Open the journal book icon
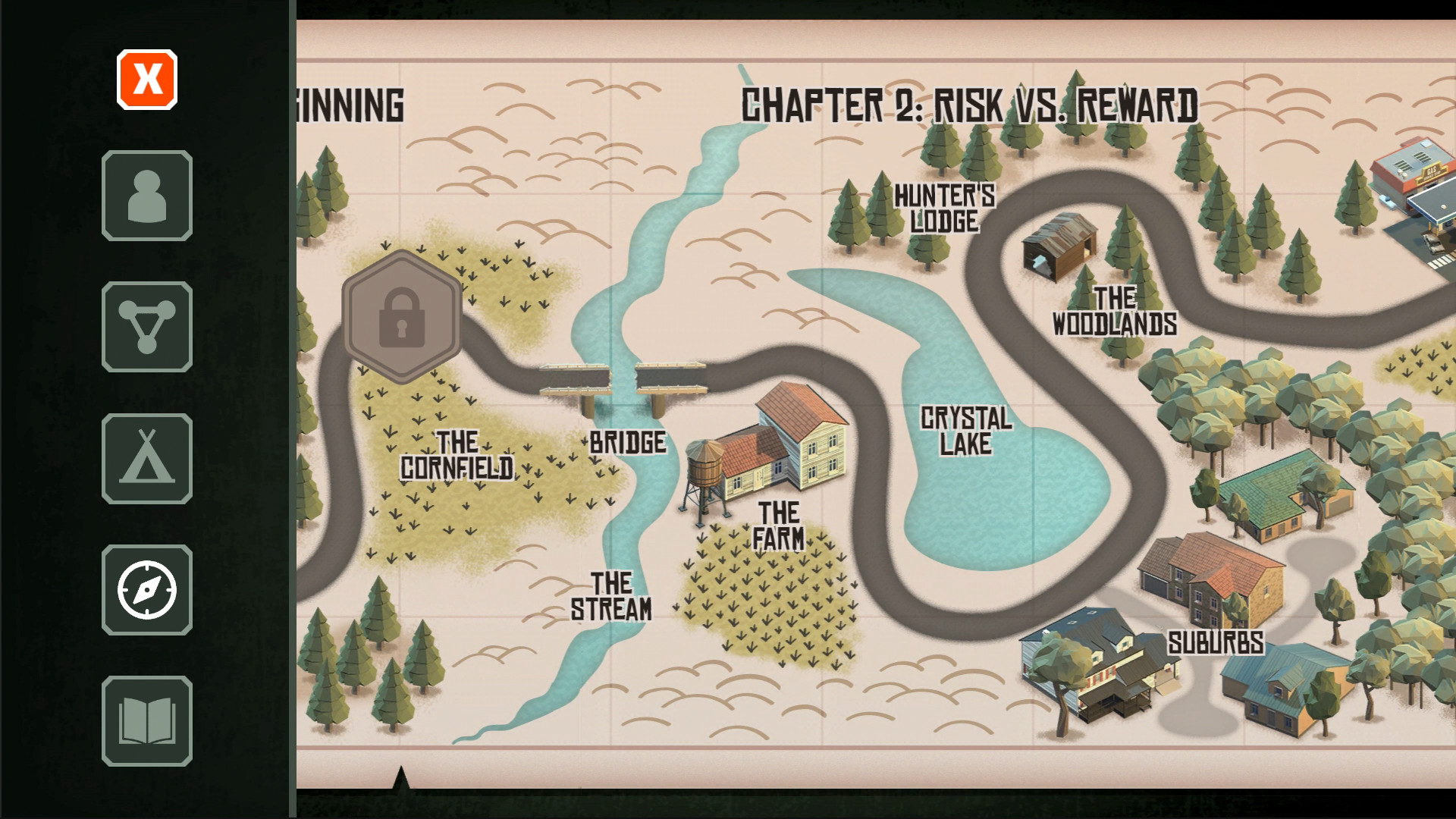This screenshot has height=819, width=1456. coord(146,722)
